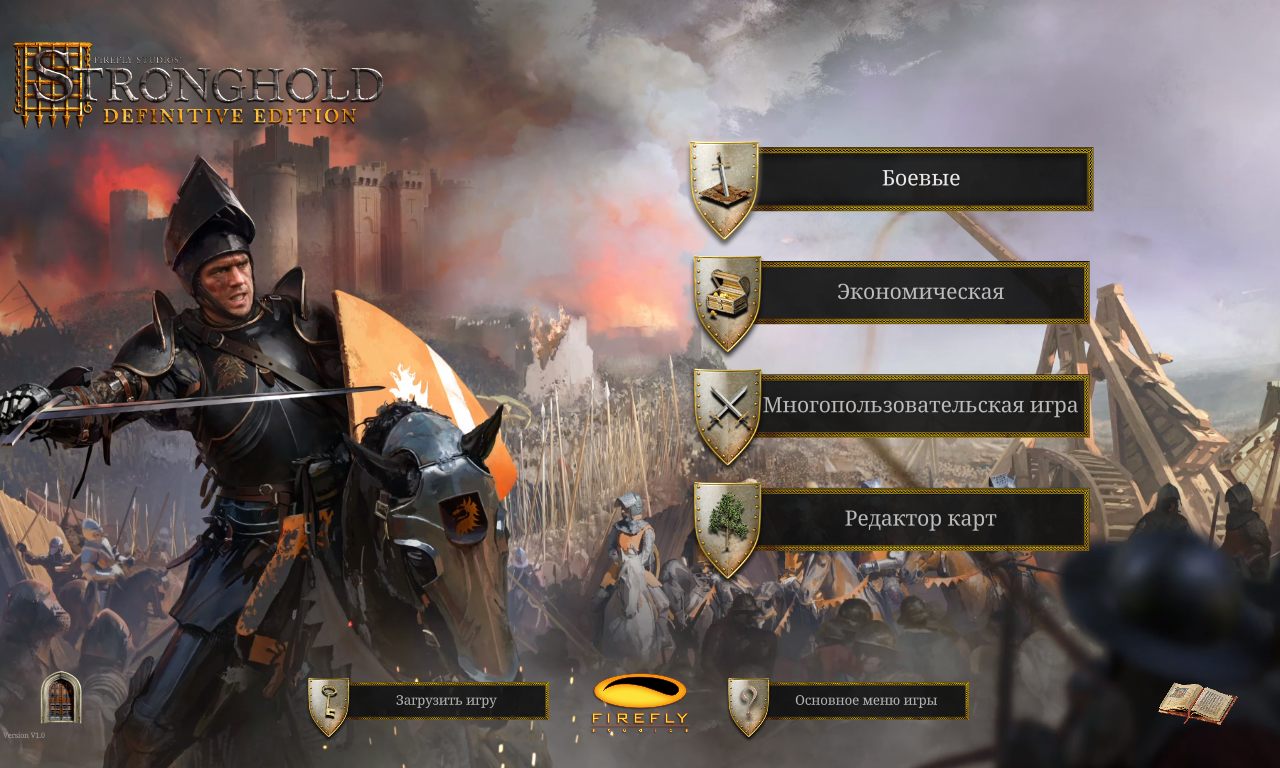The image size is (1280, 768).
Task: Choose the Экономическая campaign option
Action: [922, 291]
